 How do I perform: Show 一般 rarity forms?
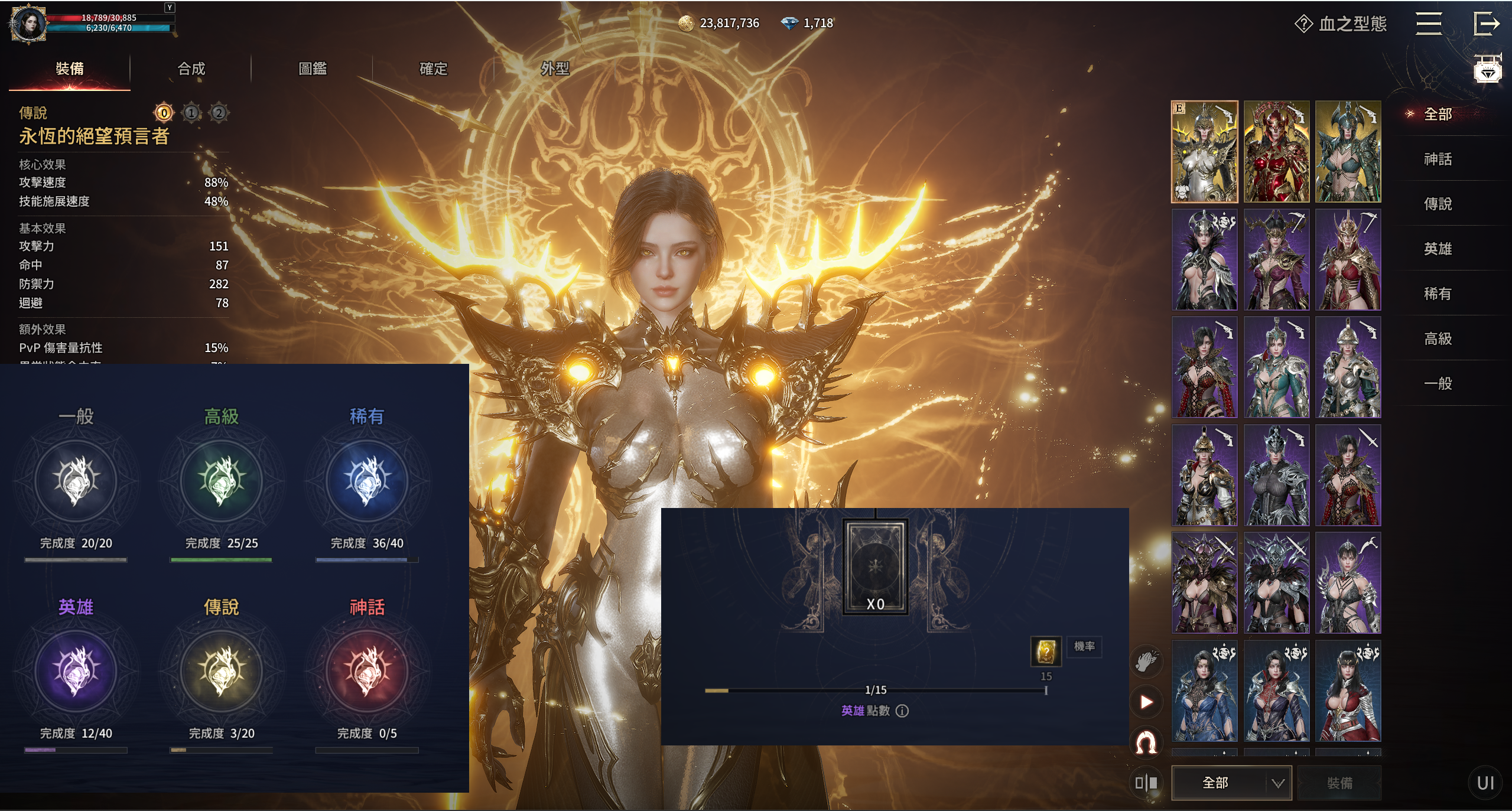(x=1438, y=383)
